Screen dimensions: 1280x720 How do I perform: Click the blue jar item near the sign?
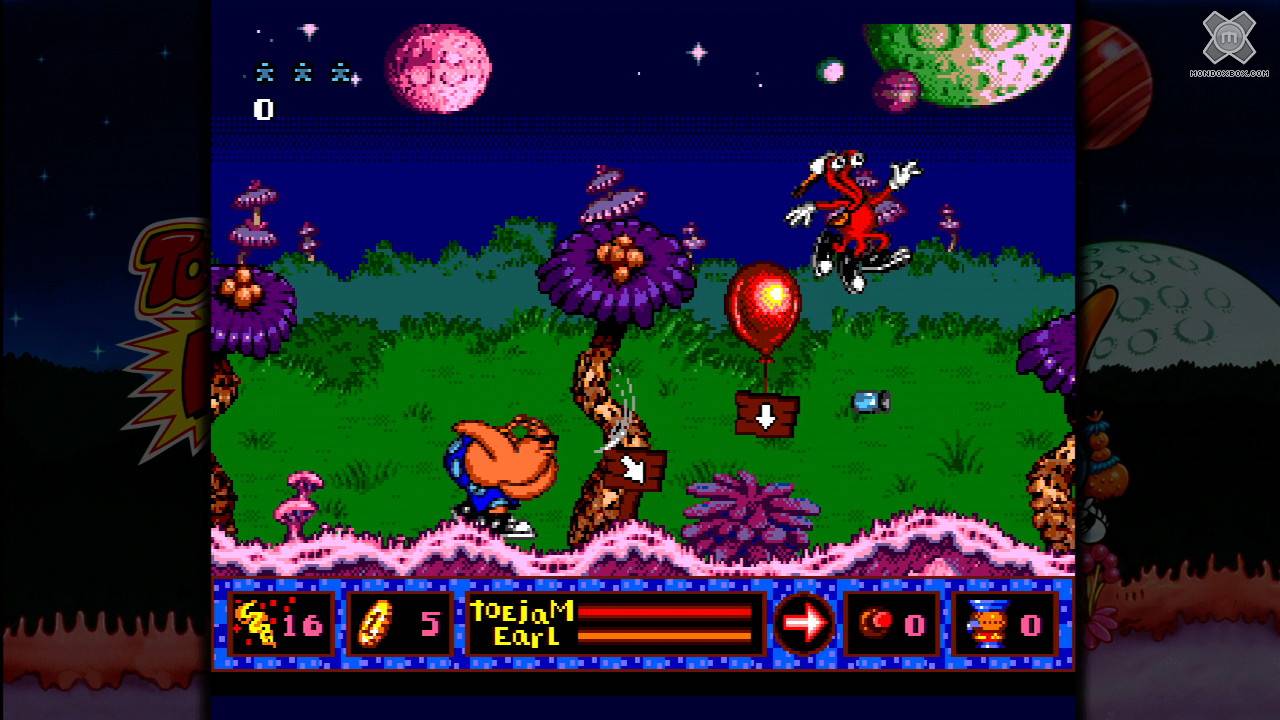click(x=868, y=400)
